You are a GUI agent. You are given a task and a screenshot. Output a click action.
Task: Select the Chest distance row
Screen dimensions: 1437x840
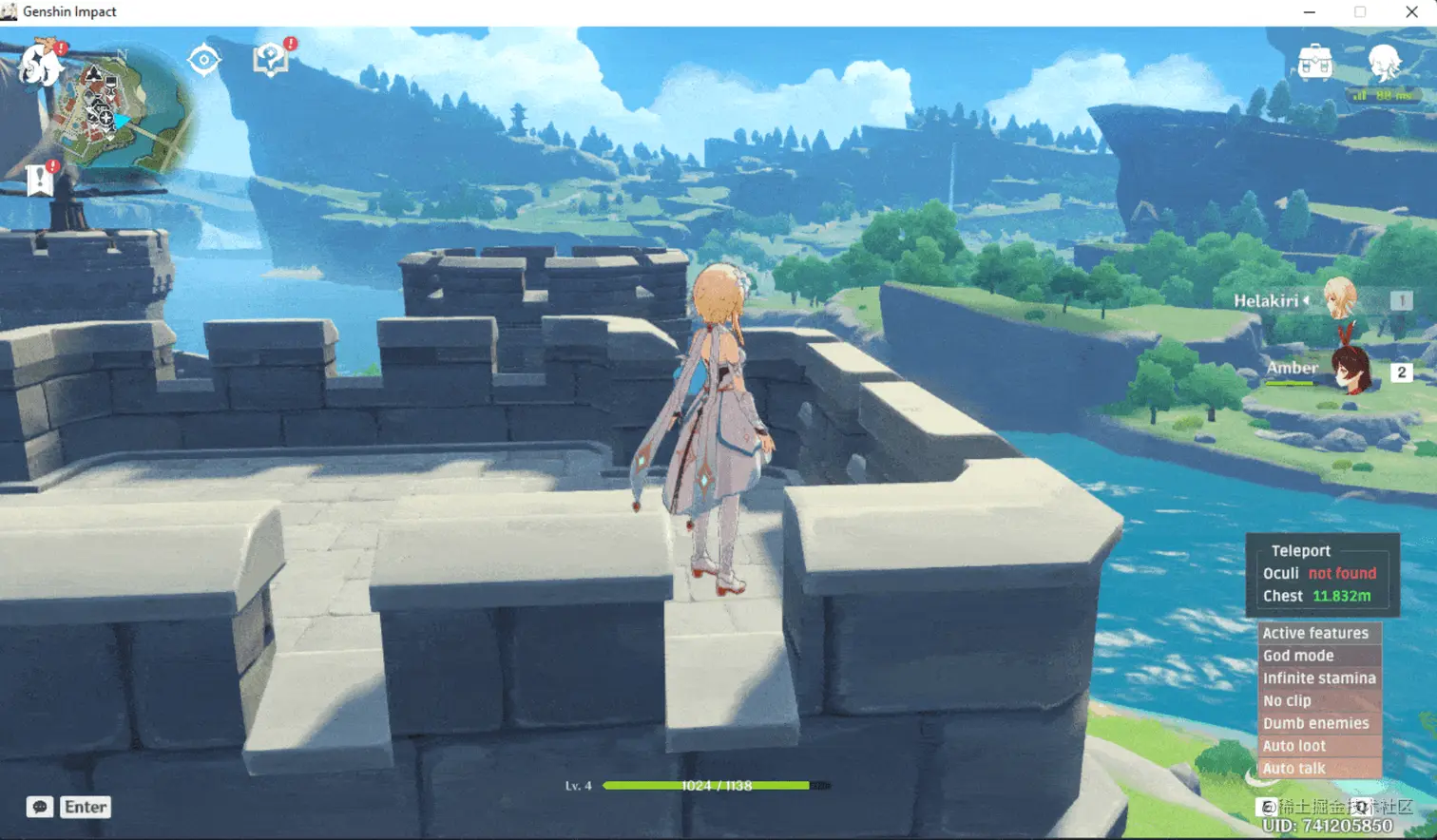(1316, 596)
